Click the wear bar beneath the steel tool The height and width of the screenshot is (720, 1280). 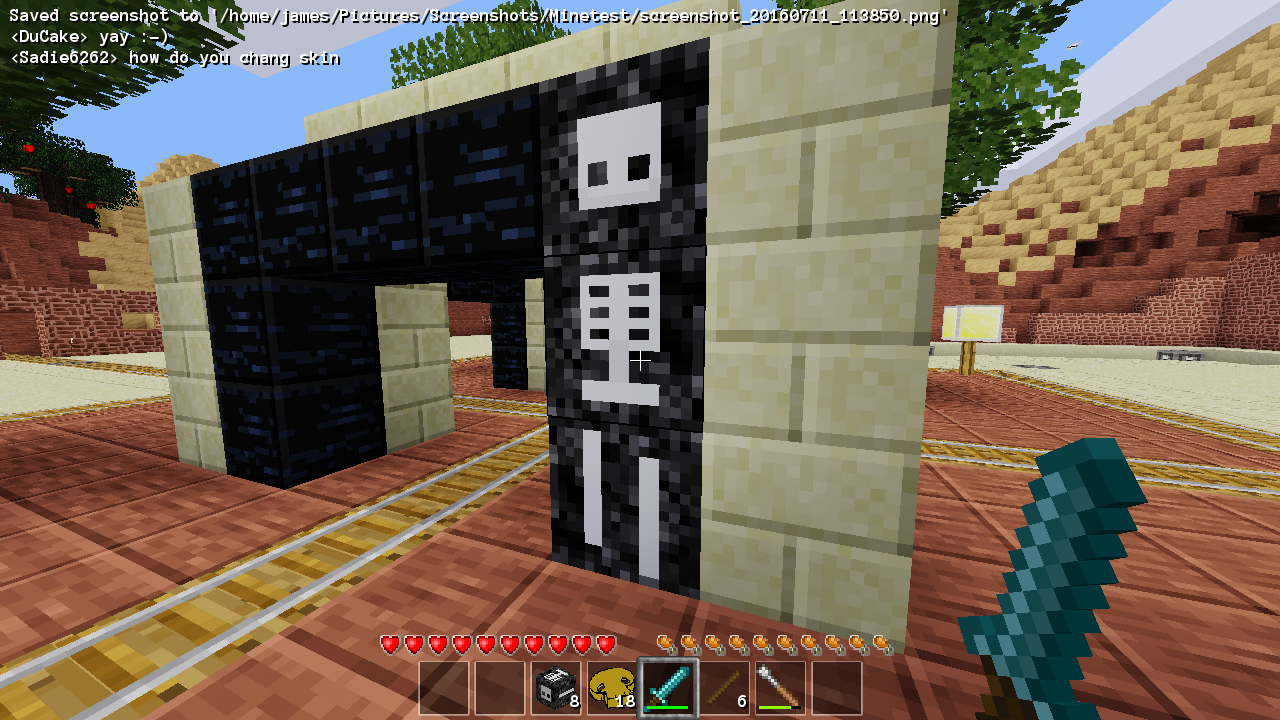click(781, 707)
